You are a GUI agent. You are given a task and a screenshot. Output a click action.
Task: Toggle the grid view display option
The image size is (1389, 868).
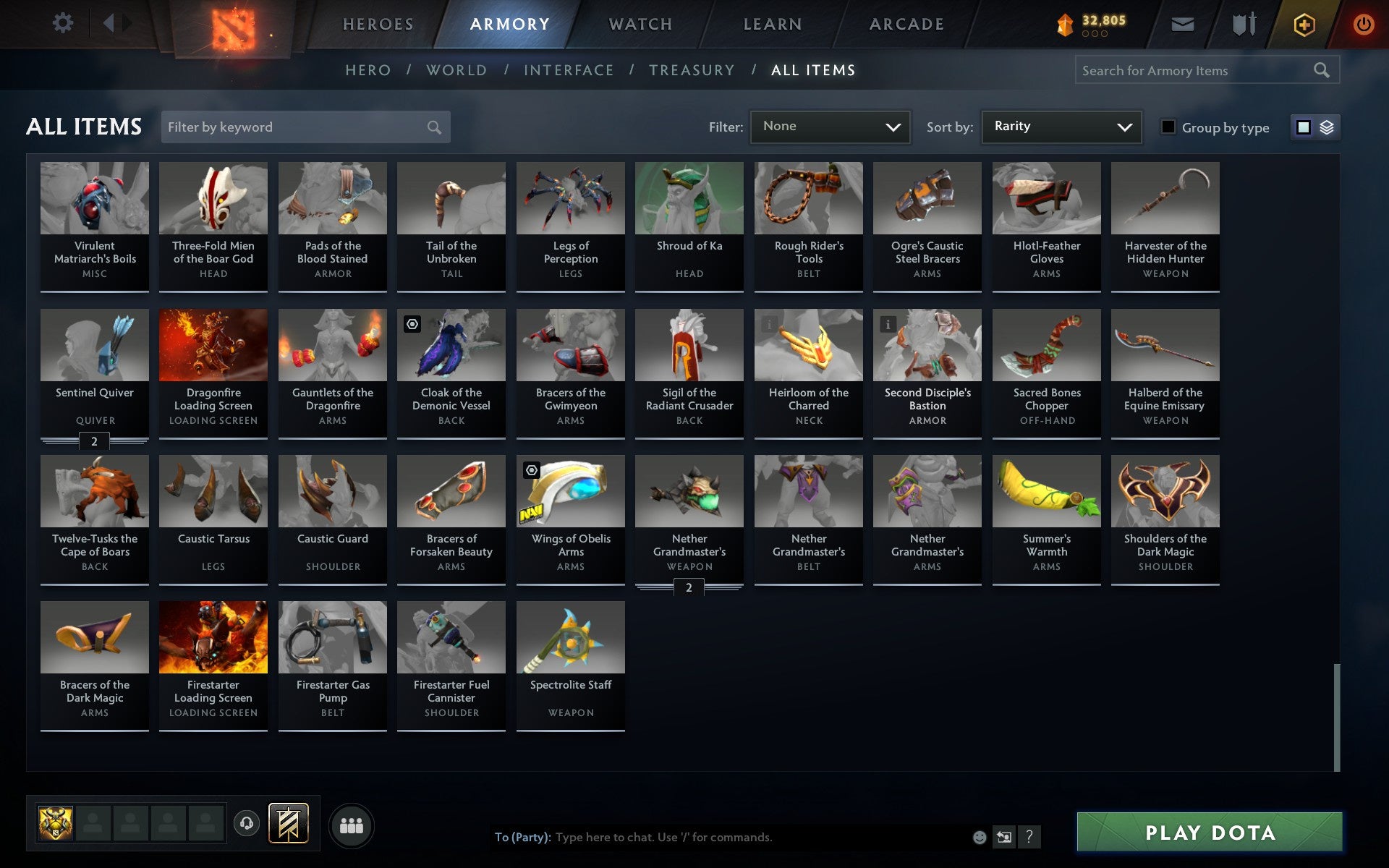[1303, 127]
